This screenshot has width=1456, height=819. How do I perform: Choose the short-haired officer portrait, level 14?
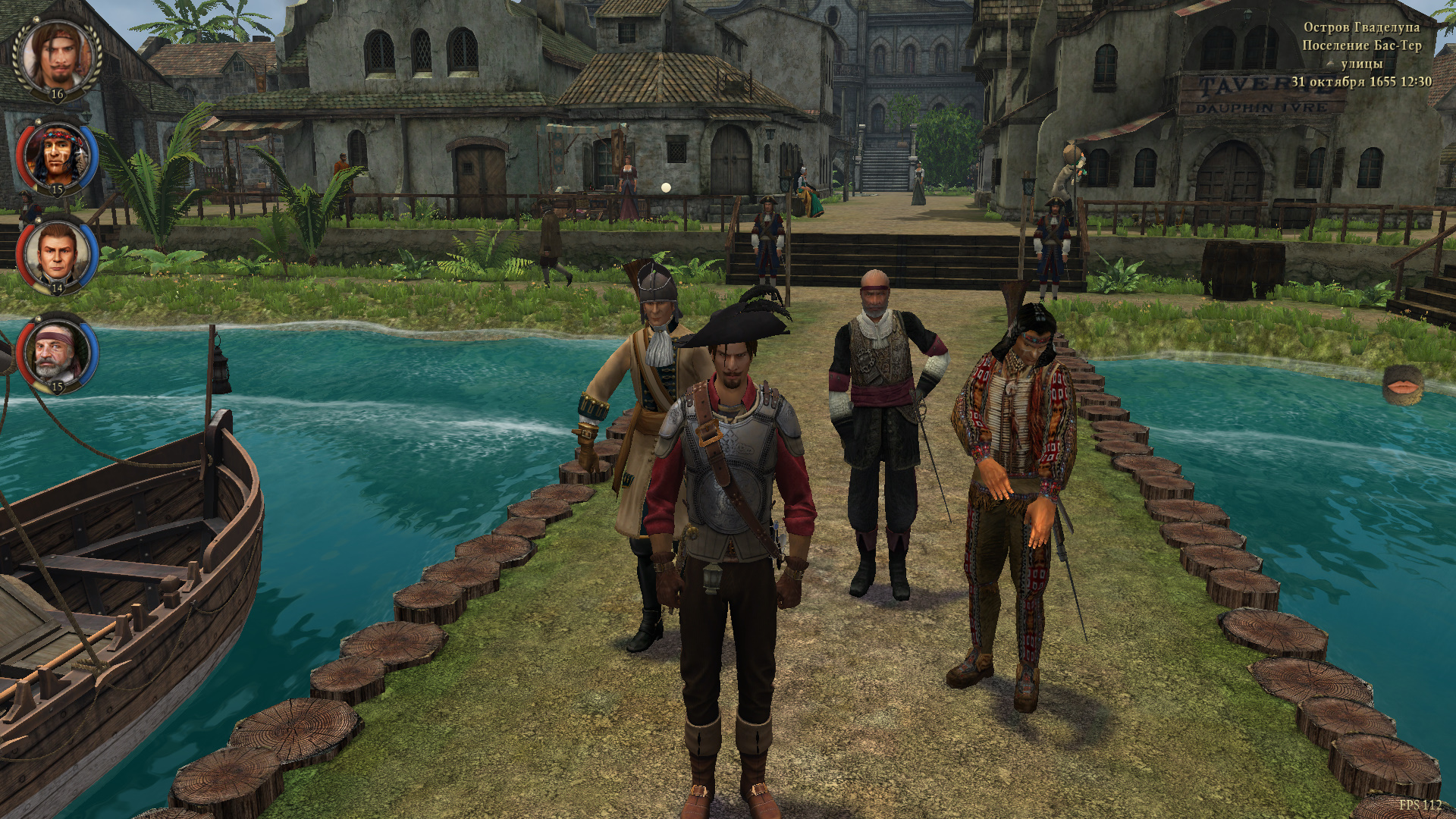click(x=57, y=253)
